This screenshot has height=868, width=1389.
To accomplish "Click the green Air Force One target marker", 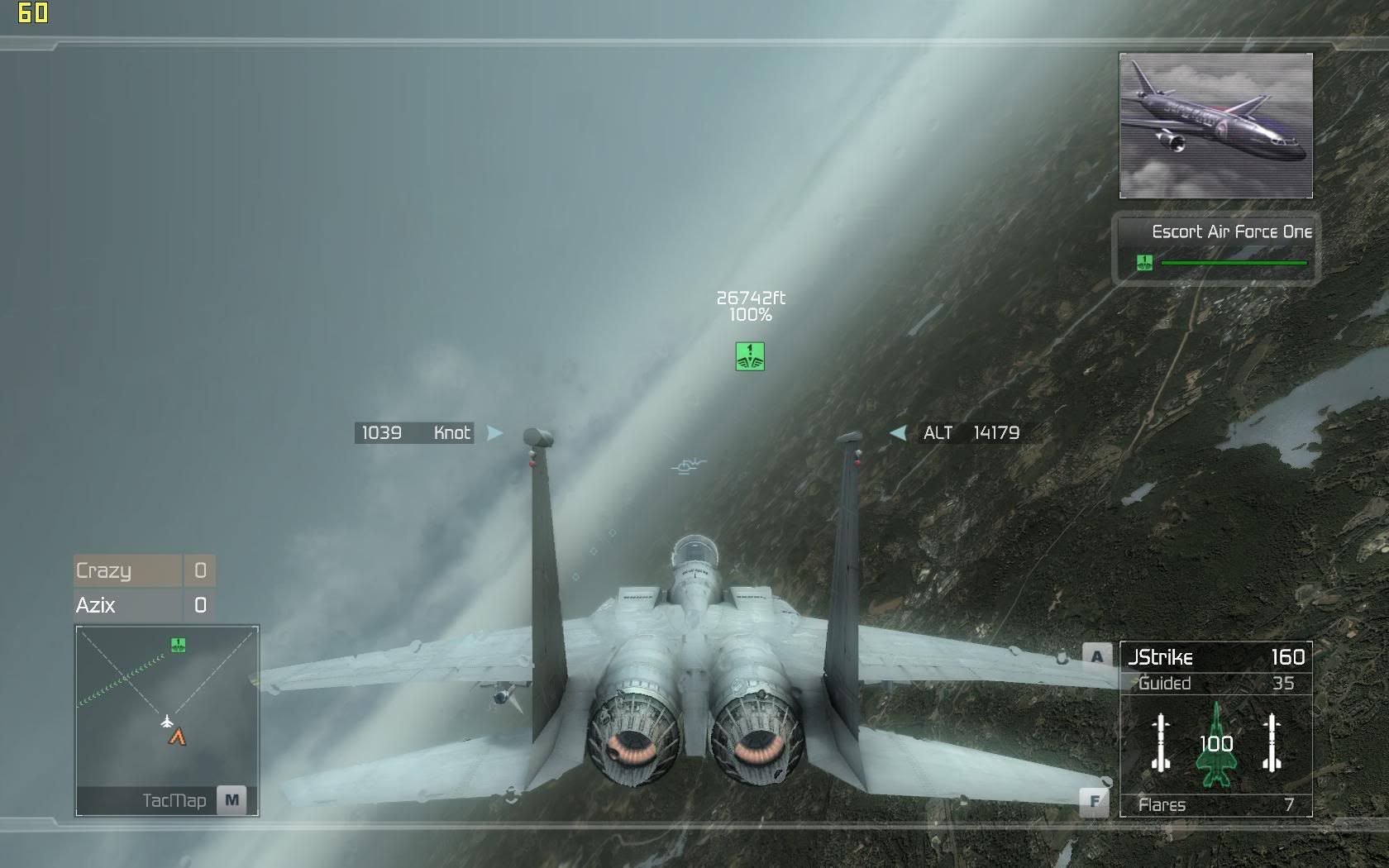I will (750, 356).
